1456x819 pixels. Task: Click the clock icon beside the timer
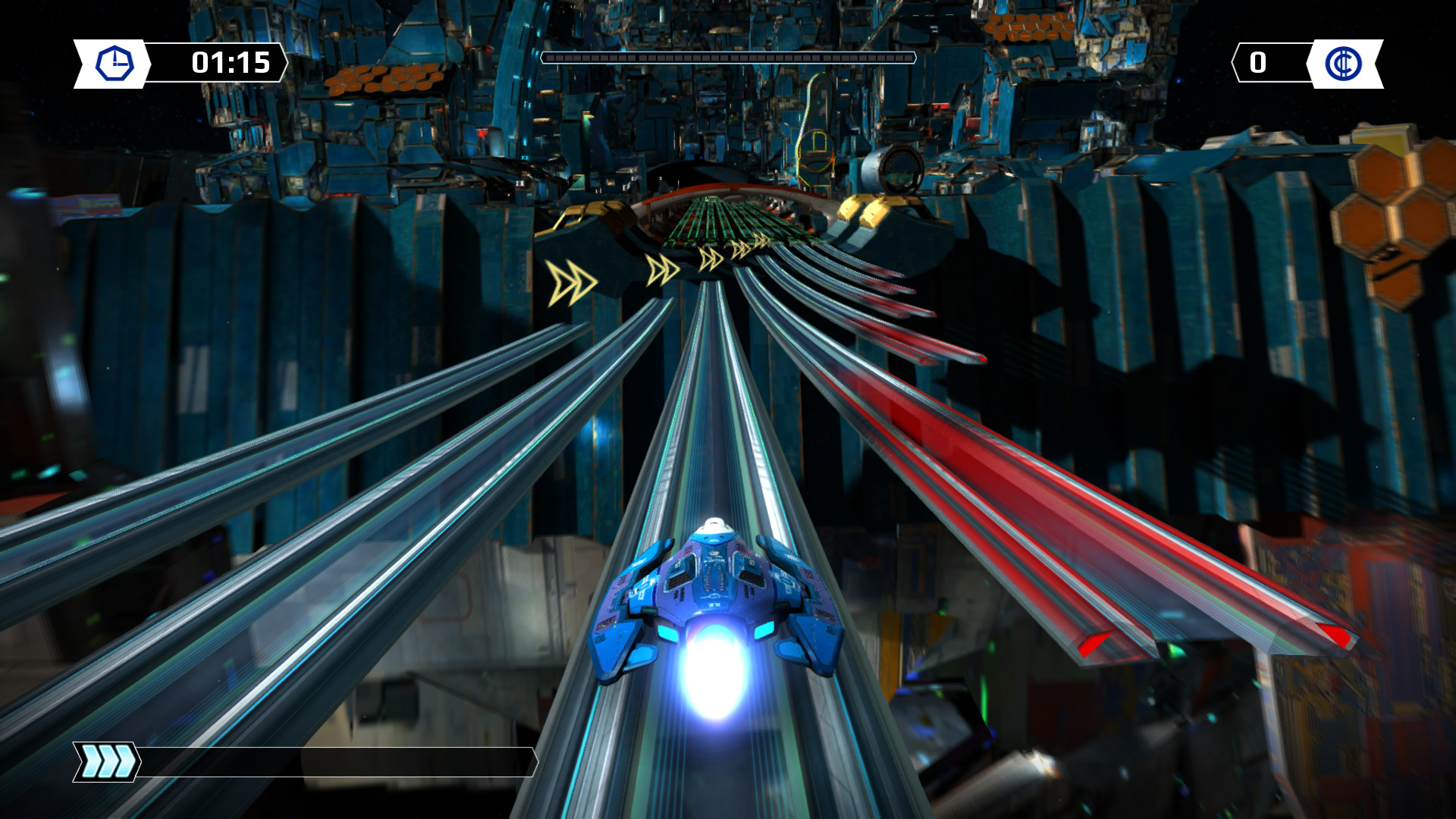114,64
